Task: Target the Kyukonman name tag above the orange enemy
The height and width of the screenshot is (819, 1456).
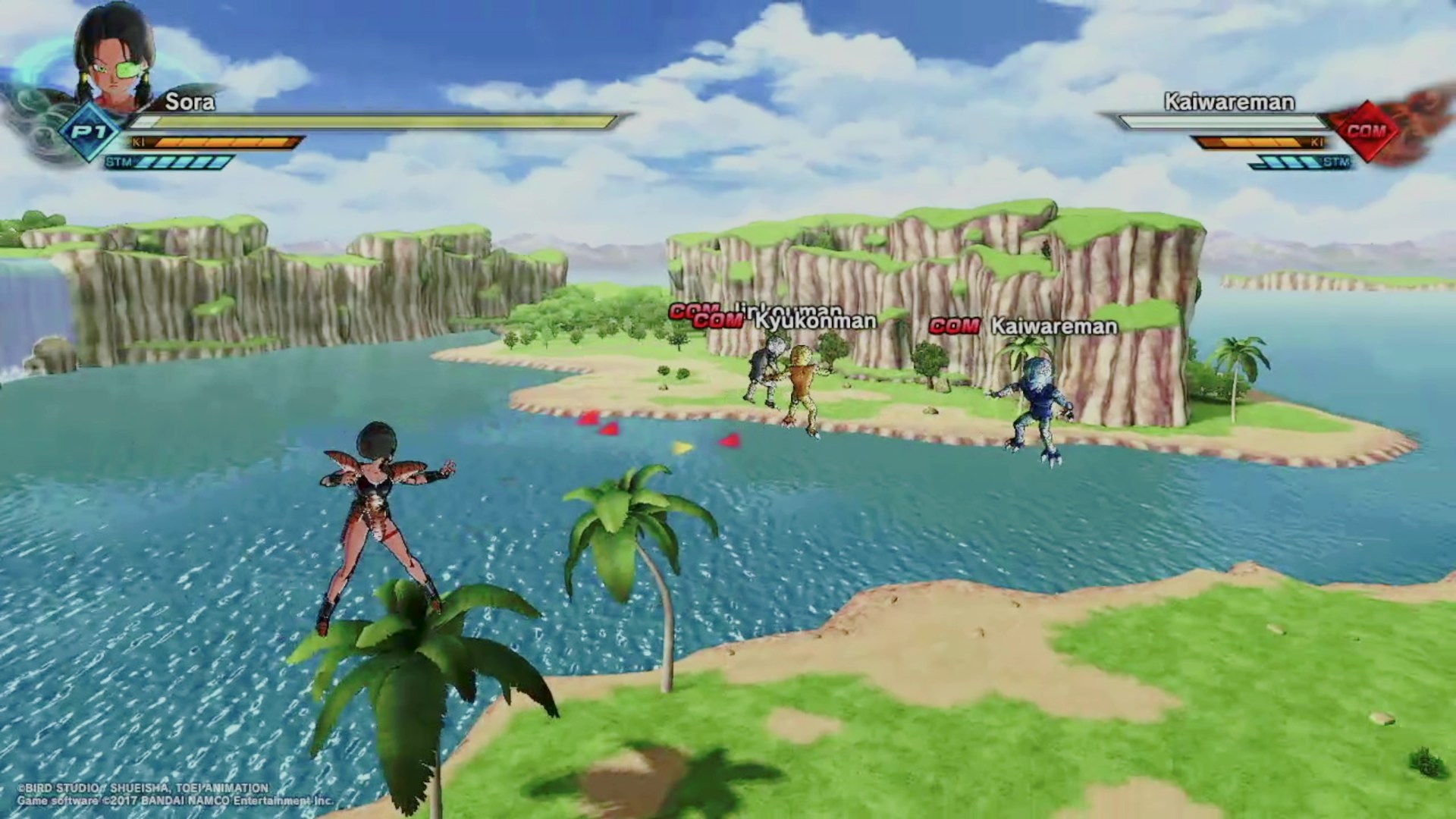Action: (814, 322)
